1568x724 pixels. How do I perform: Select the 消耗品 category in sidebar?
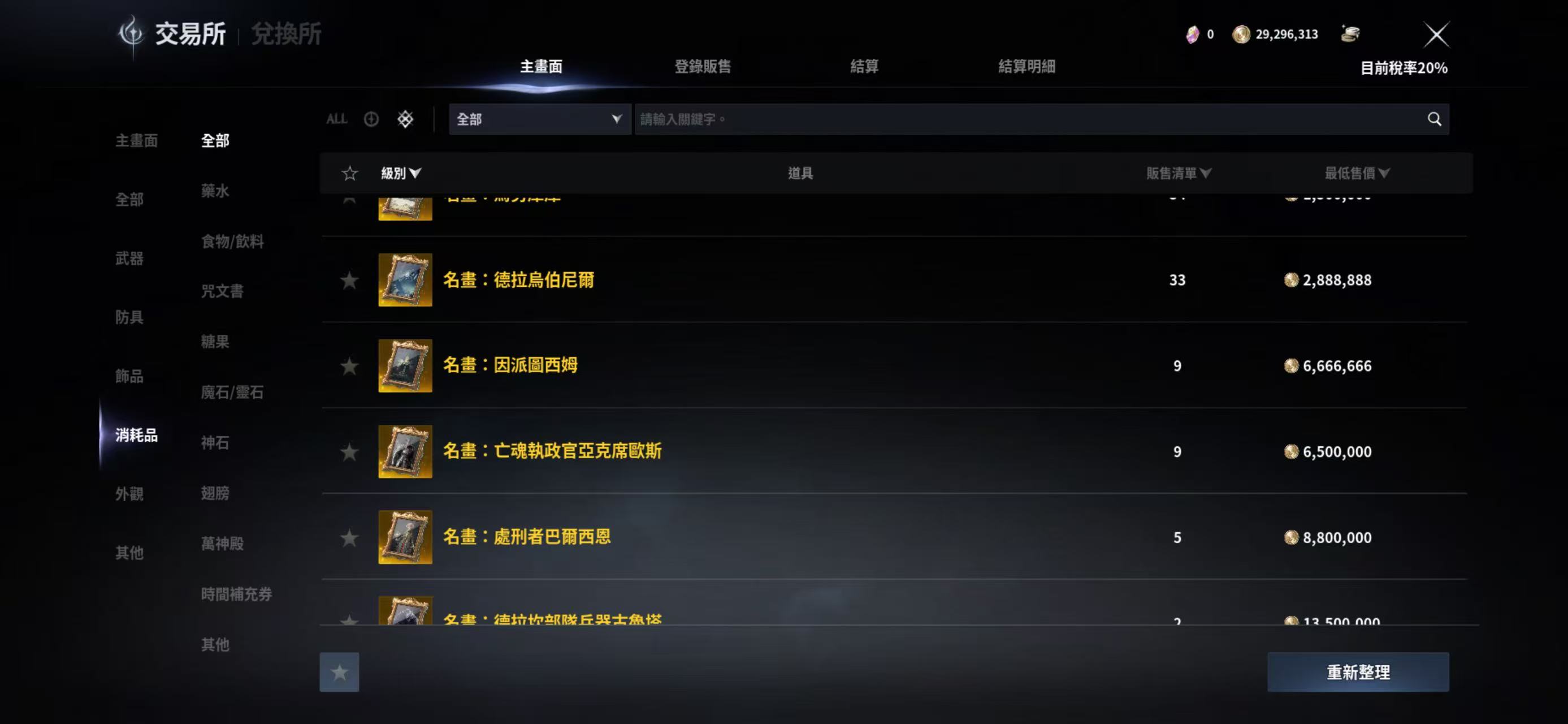click(136, 437)
